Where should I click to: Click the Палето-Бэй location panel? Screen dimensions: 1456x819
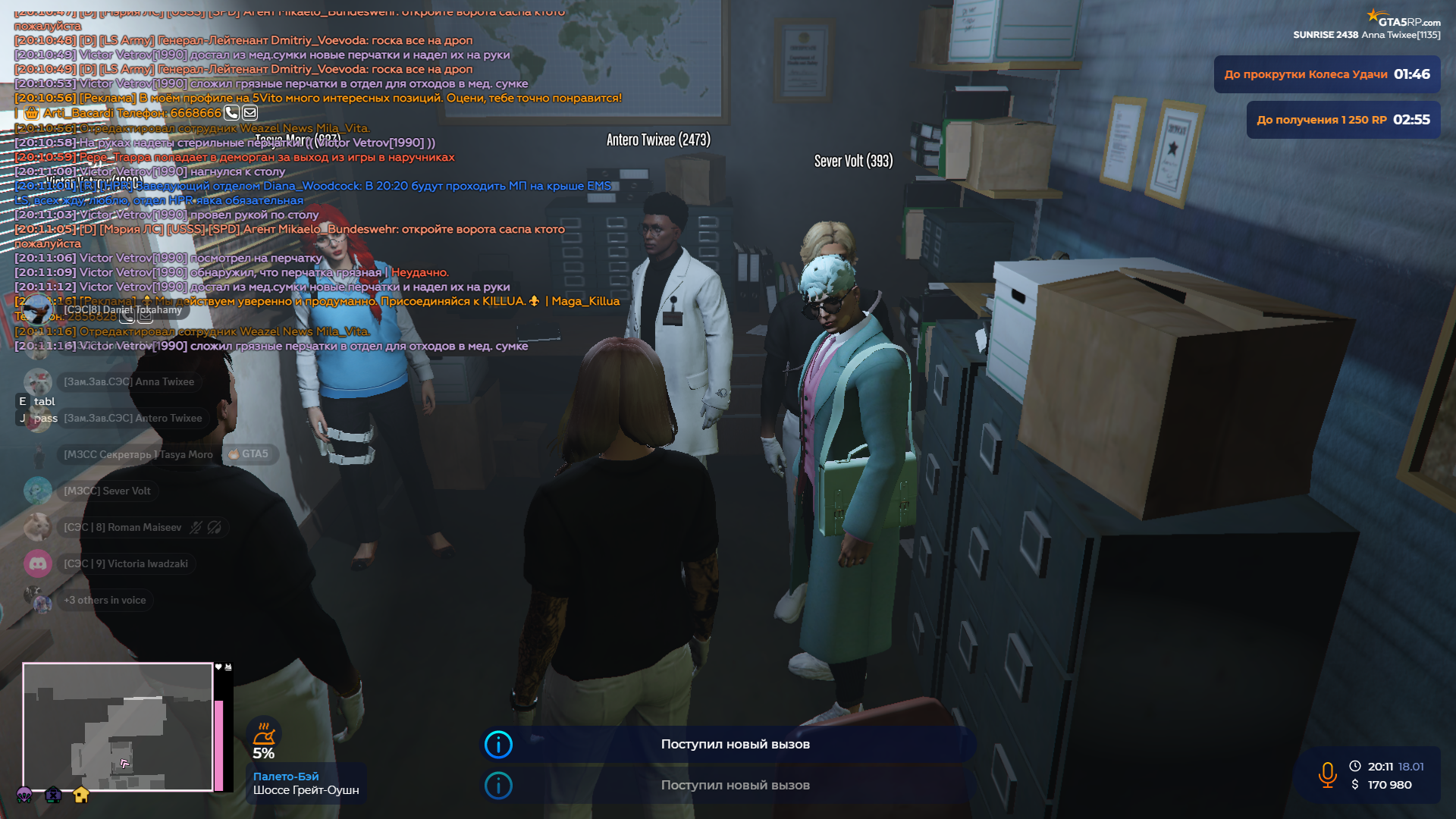point(306,783)
